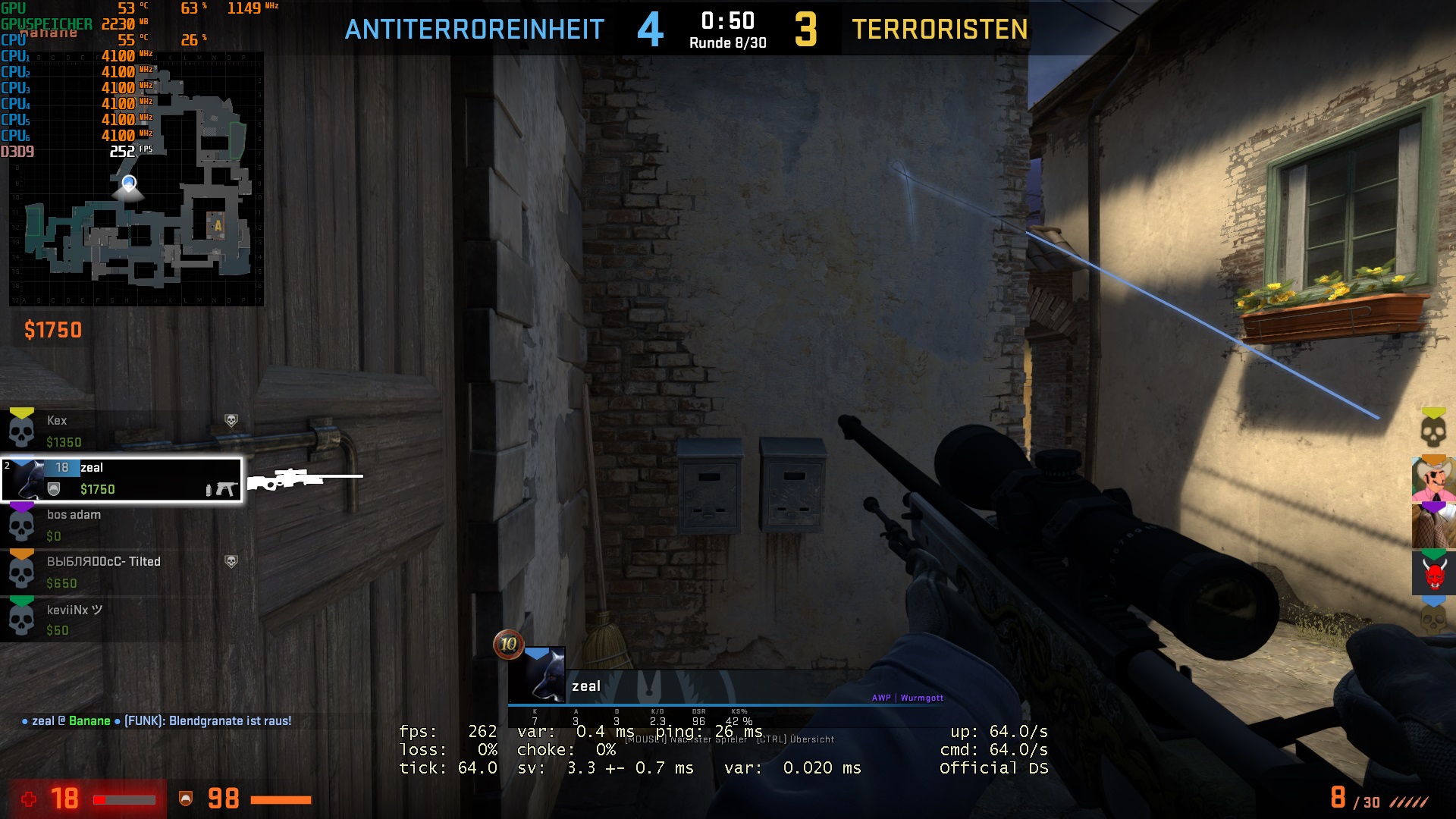Viewport: 1456px width, 819px height.
Task: Click the skull MVP badge next to Kex
Action: click(x=232, y=420)
